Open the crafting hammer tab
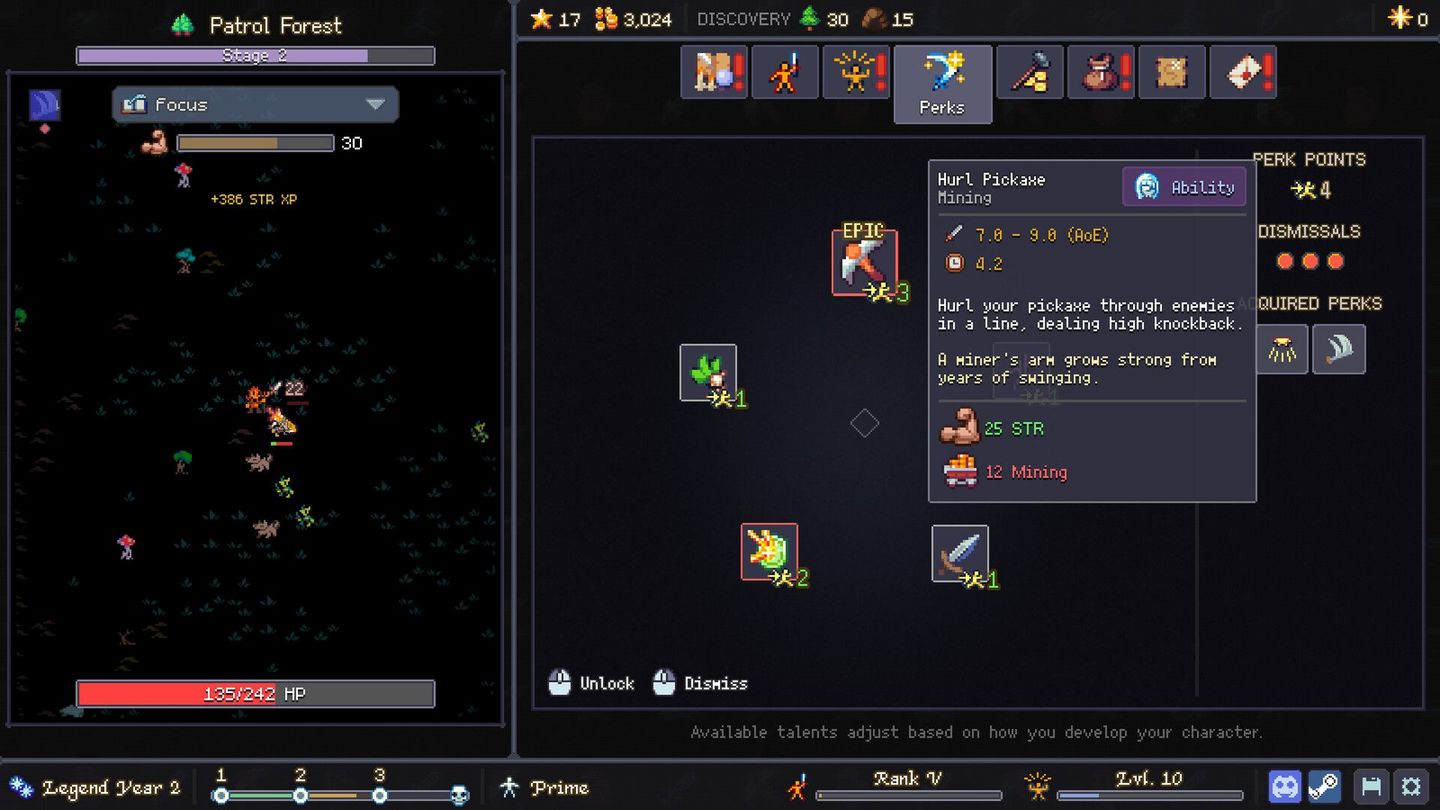Viewport: 1440px width, 810px height. click(x=1029, y=71)
